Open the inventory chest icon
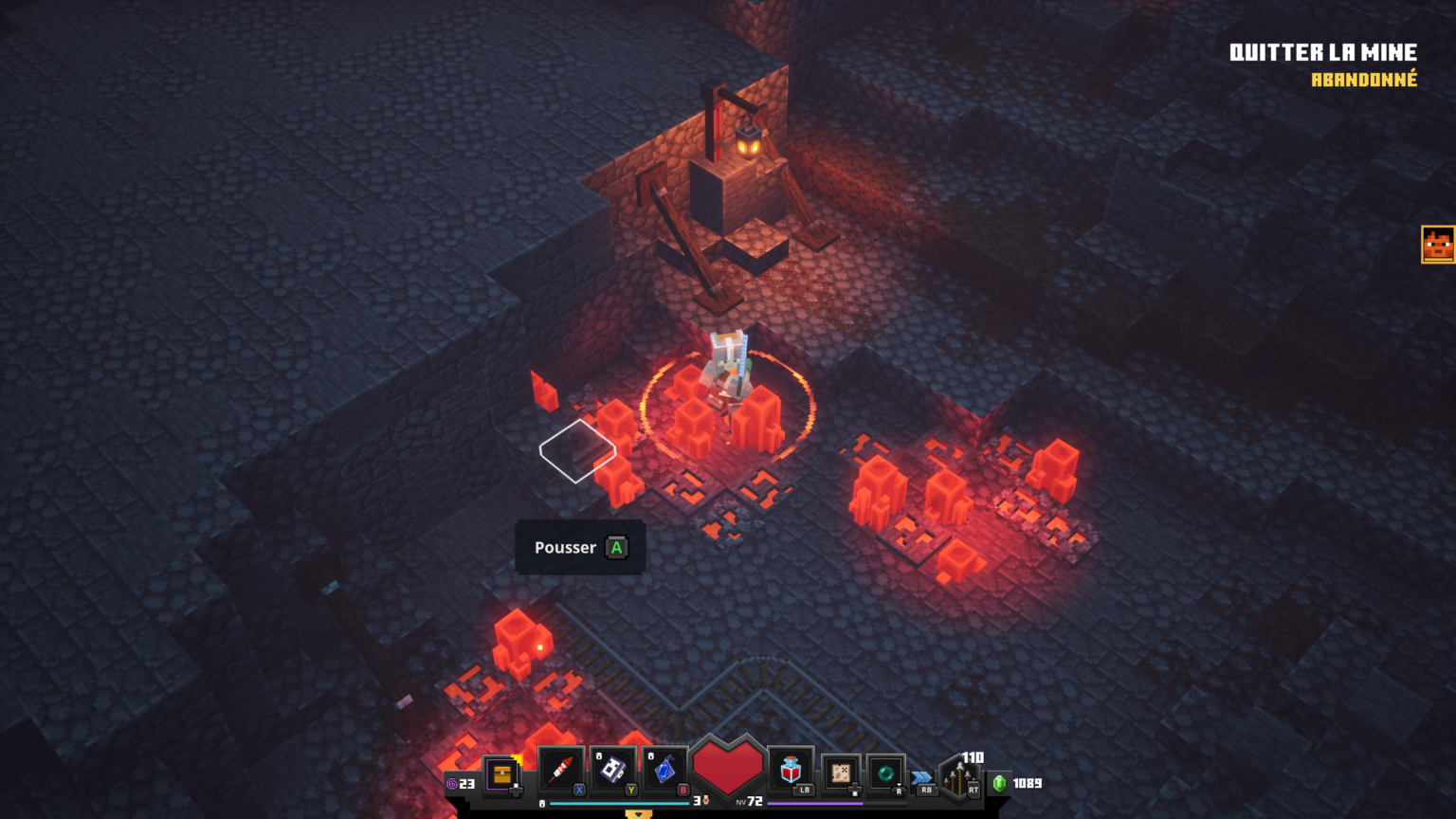The width and height of the screenshot is (1456, 819). (502, 774)
